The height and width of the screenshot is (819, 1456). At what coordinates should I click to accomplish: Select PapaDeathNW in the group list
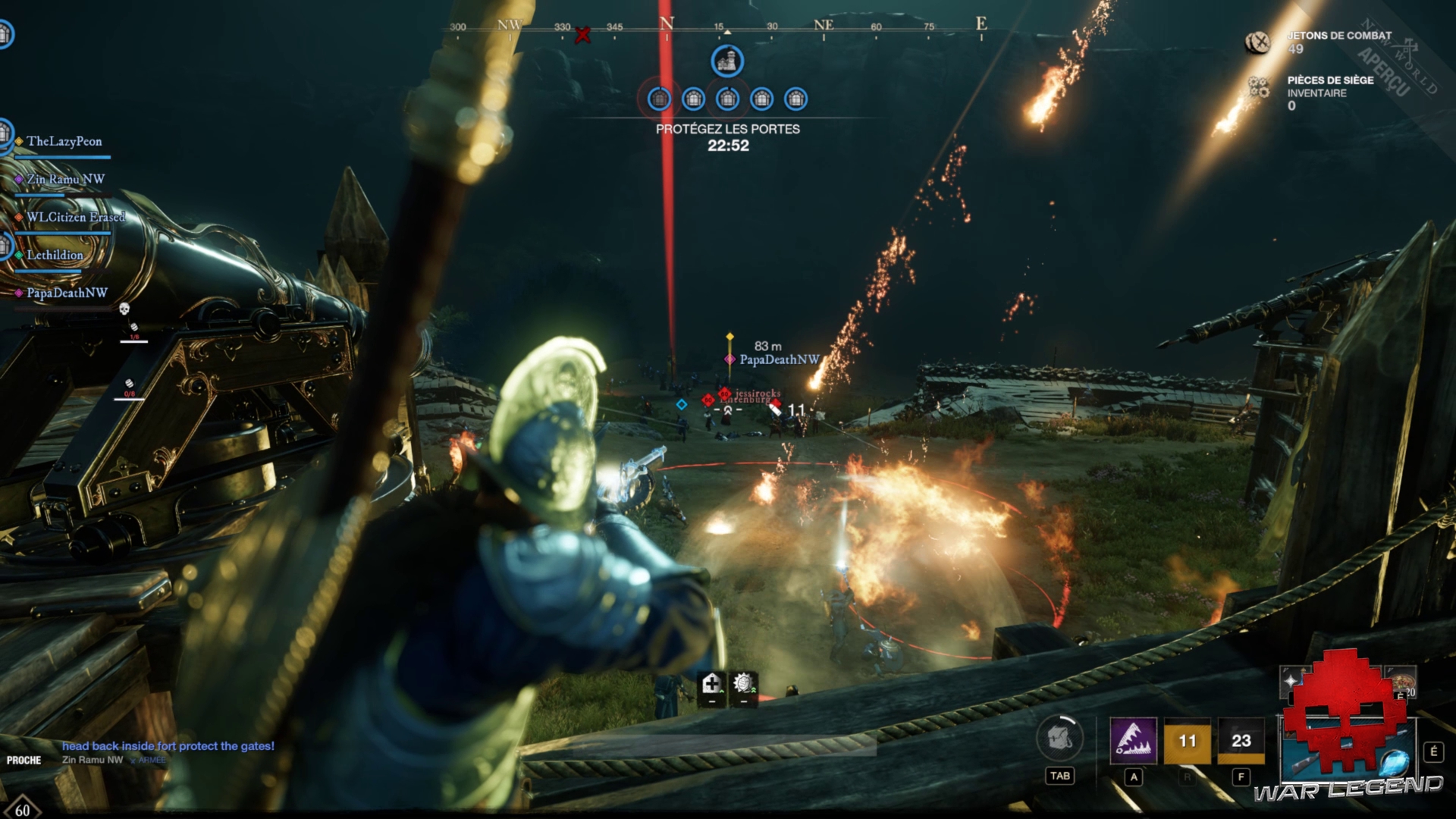click(x=67, y=293)
